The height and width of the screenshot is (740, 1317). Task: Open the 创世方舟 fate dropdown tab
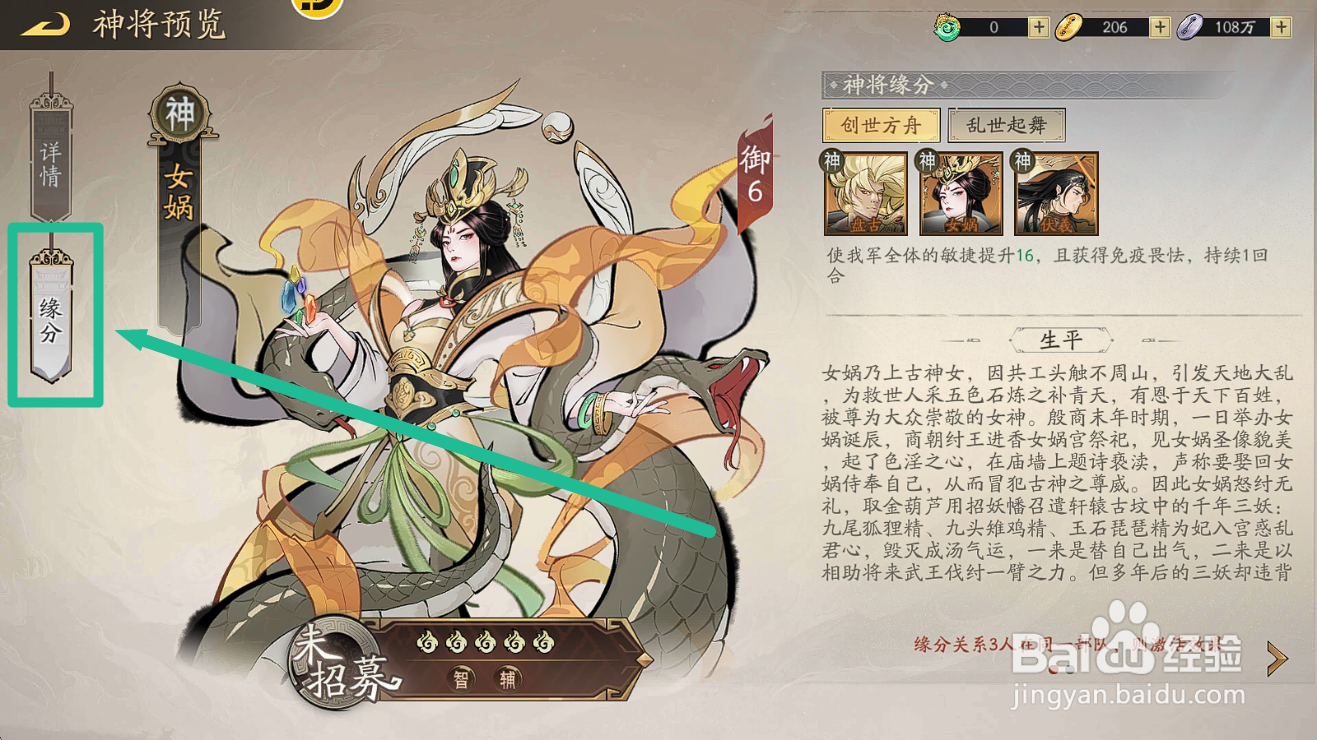pos(880,125)
